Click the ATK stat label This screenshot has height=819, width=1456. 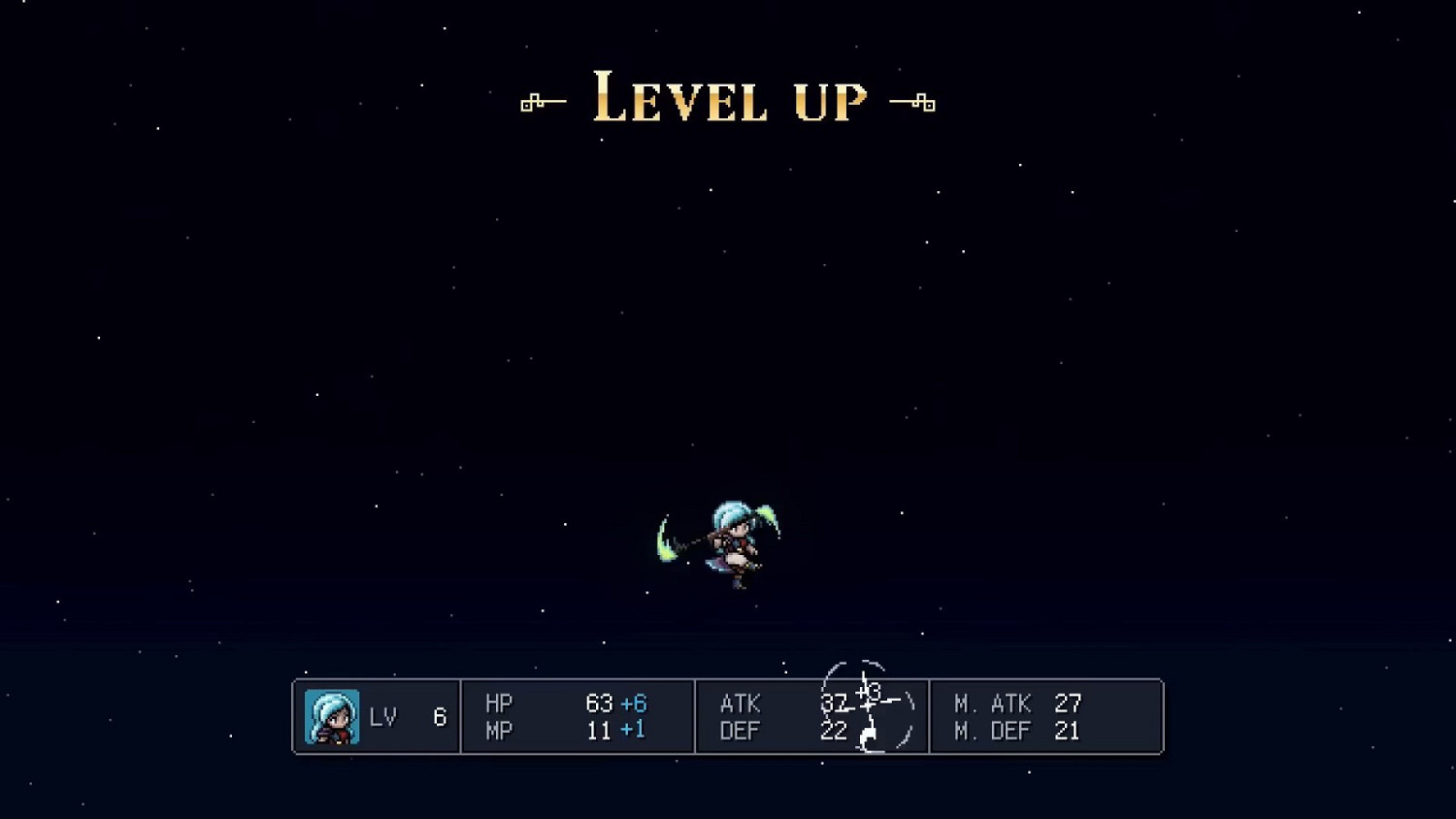click(x=740, y=703)
